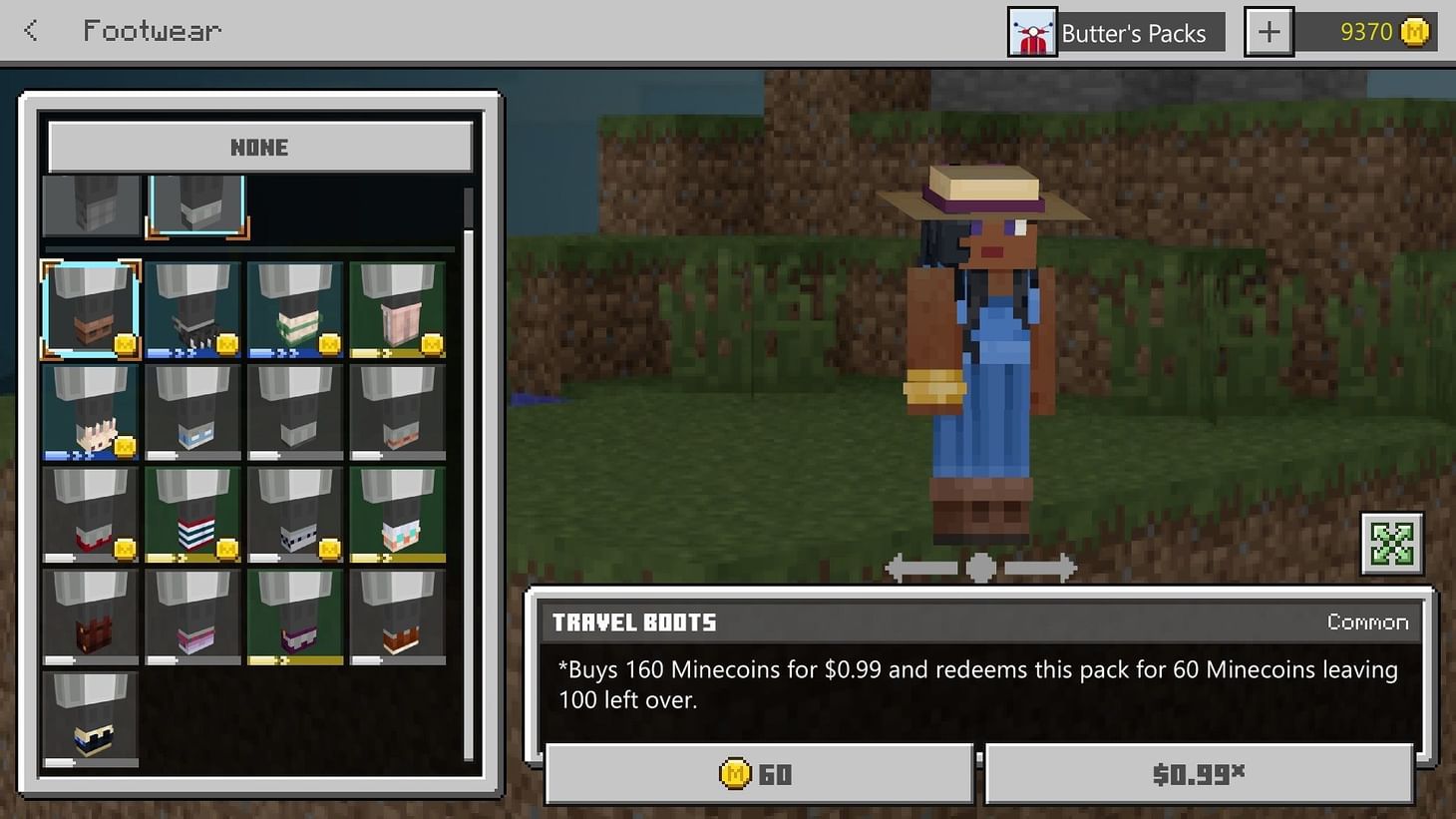Click the character rotation center dot

click(x=979, y=568)
